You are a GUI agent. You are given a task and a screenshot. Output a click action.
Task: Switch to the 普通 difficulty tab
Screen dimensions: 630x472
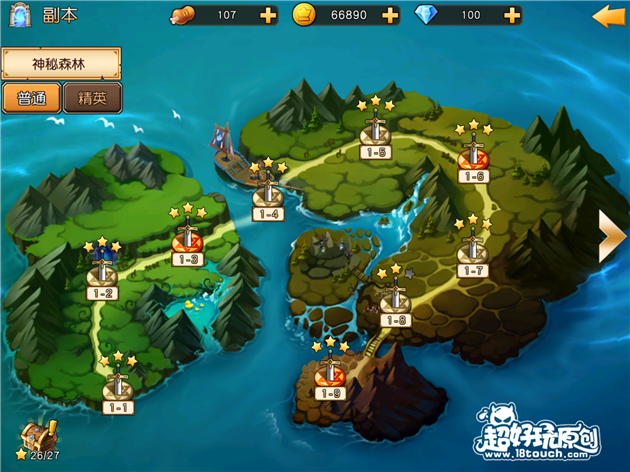tap(32, 98)
